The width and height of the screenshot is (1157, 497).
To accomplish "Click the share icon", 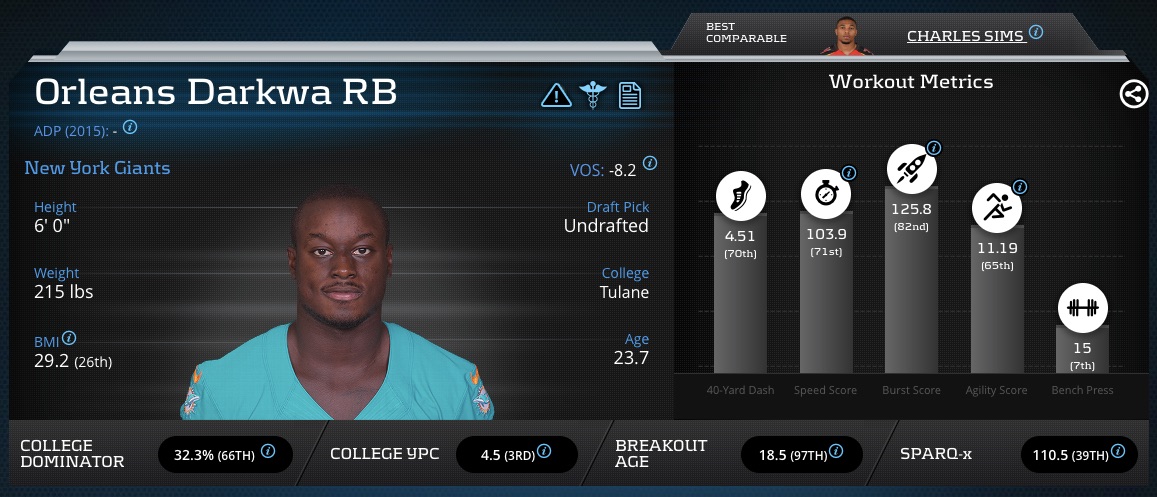I will click(x=1133, y=95).
